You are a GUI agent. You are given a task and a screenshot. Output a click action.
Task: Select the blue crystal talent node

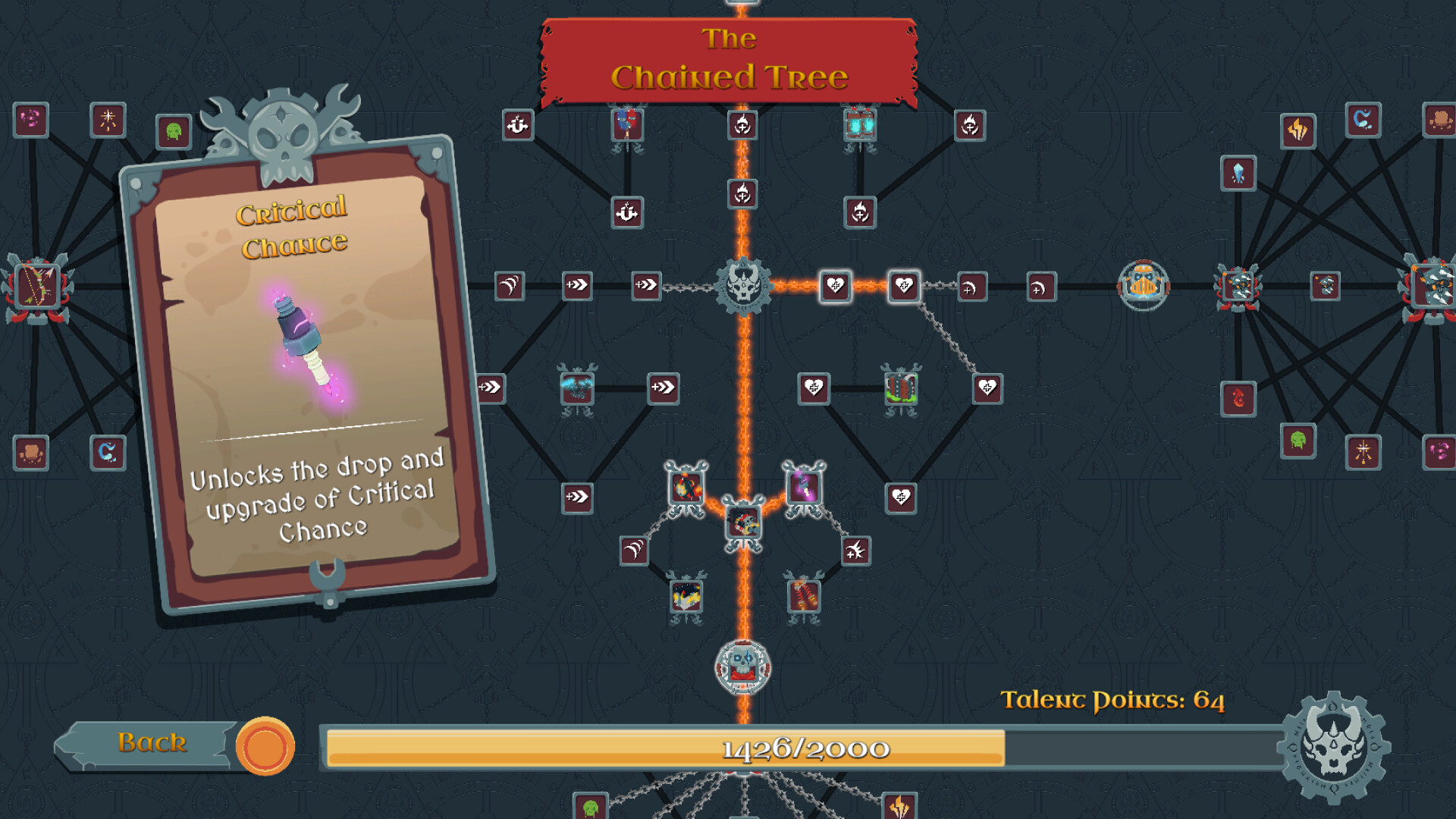(1238, 174)
